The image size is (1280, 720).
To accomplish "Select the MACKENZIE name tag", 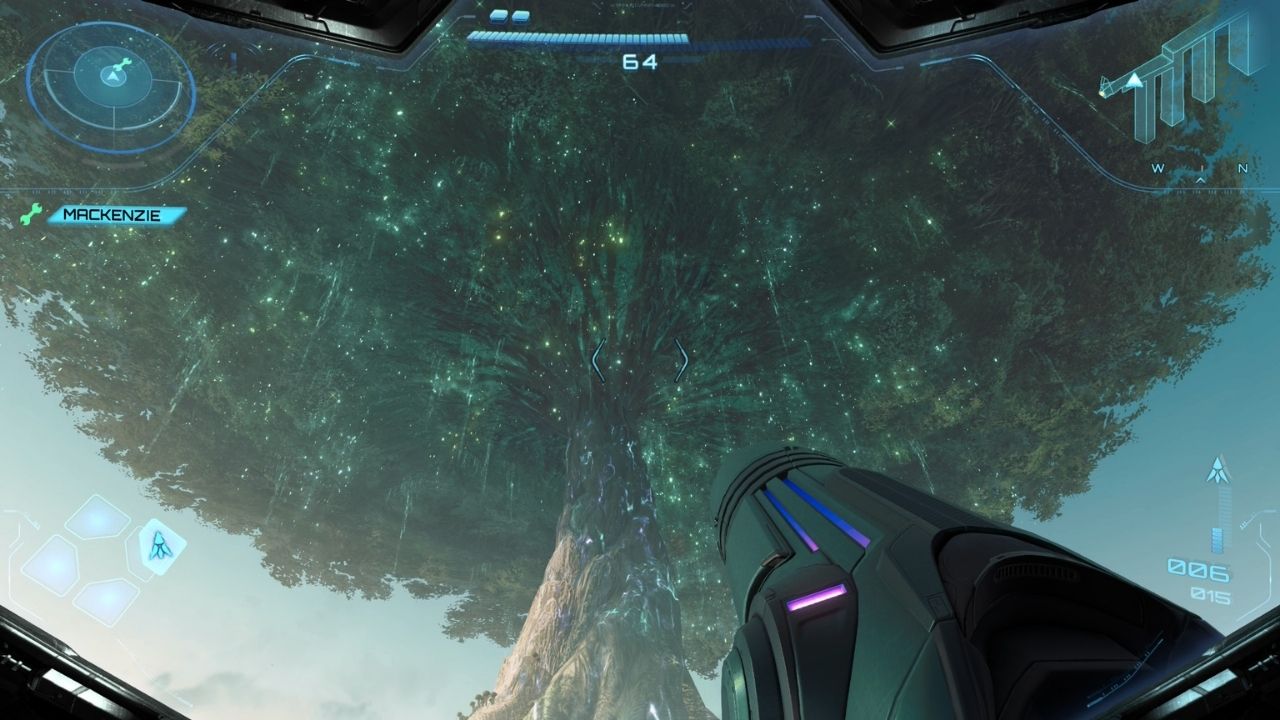I will 118,214.
